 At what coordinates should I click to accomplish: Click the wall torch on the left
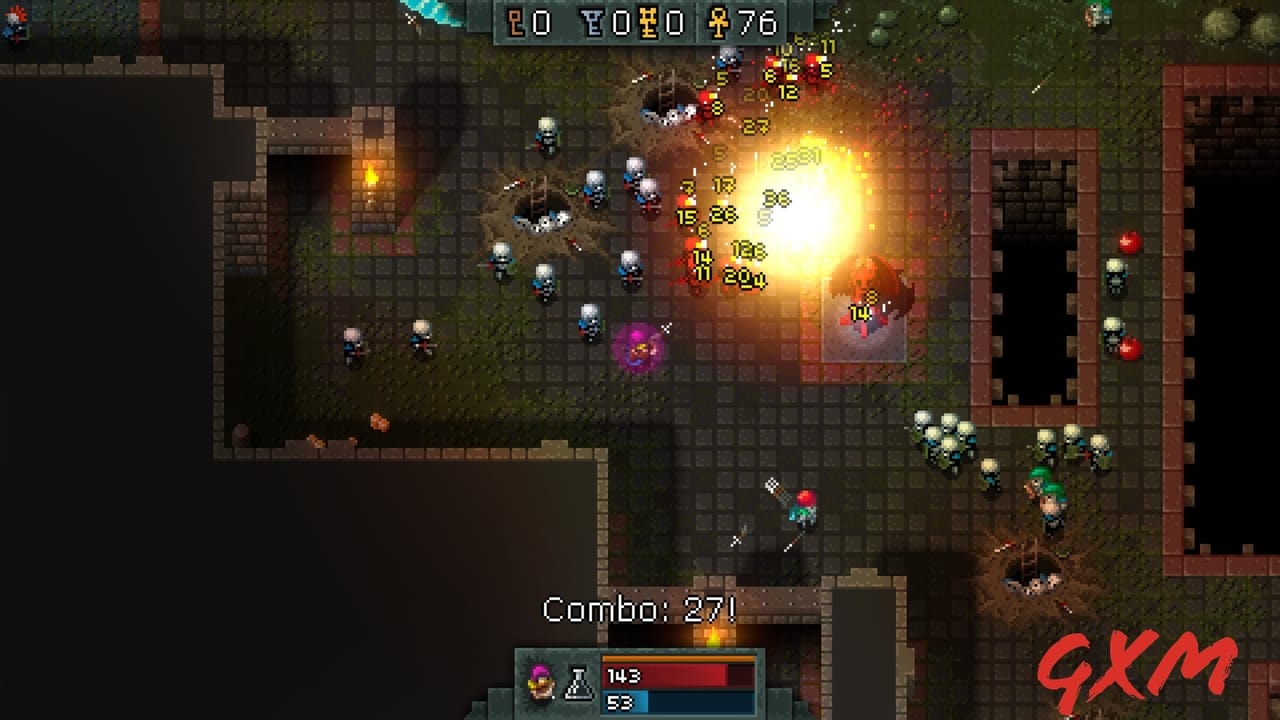point(369,175)
